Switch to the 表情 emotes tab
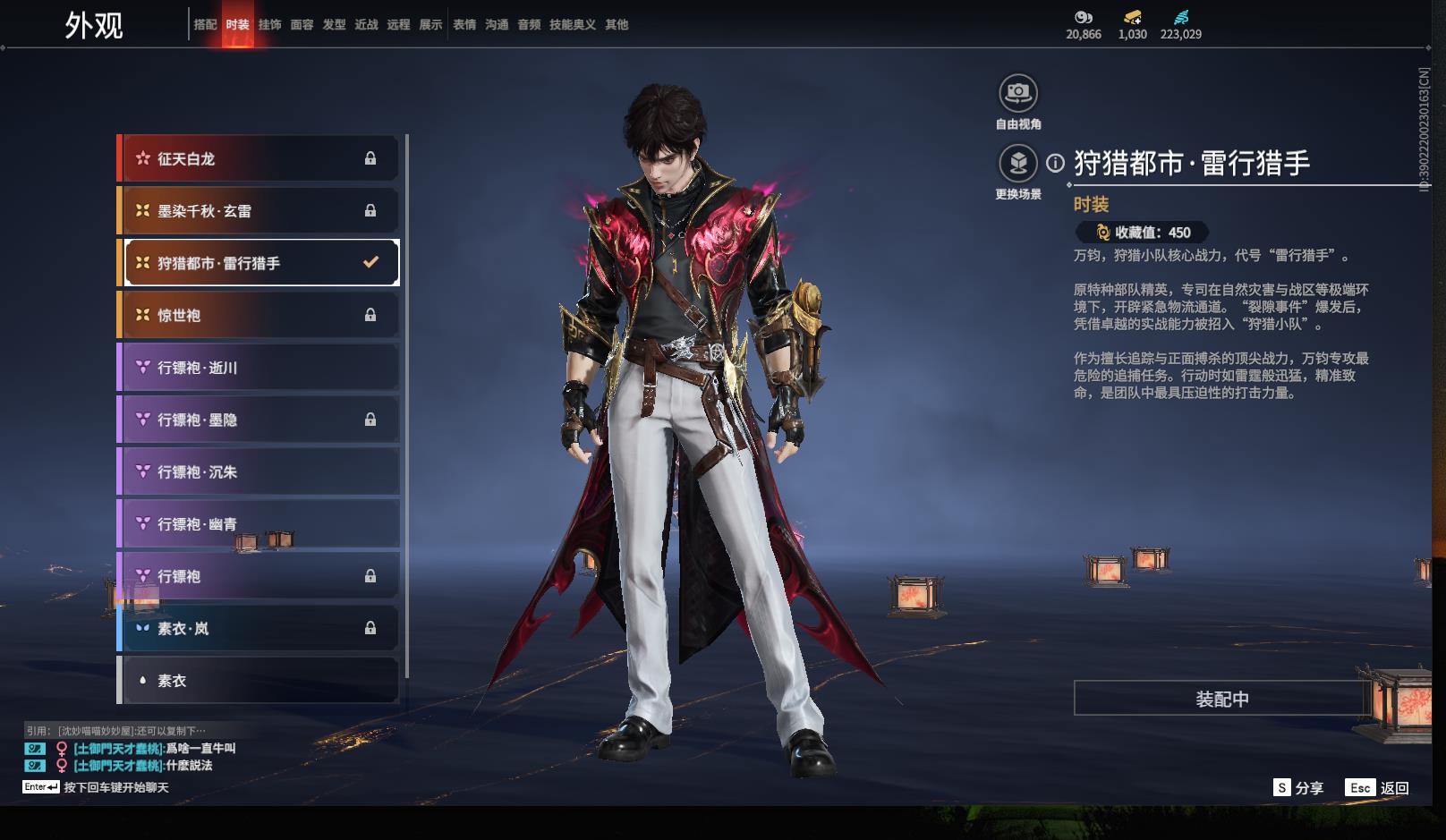 tap(464, 25)
